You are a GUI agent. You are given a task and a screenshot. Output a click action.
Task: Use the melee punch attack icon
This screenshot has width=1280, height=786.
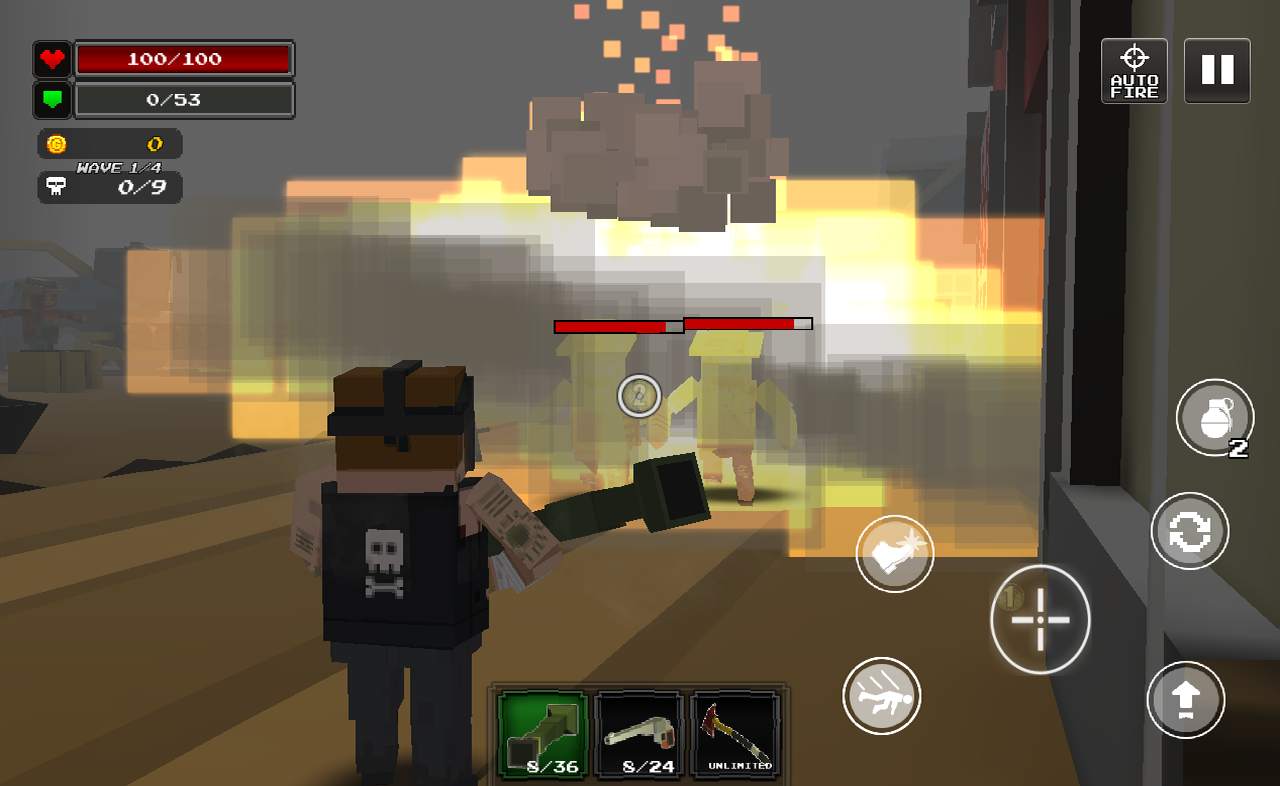click(895, 553)
